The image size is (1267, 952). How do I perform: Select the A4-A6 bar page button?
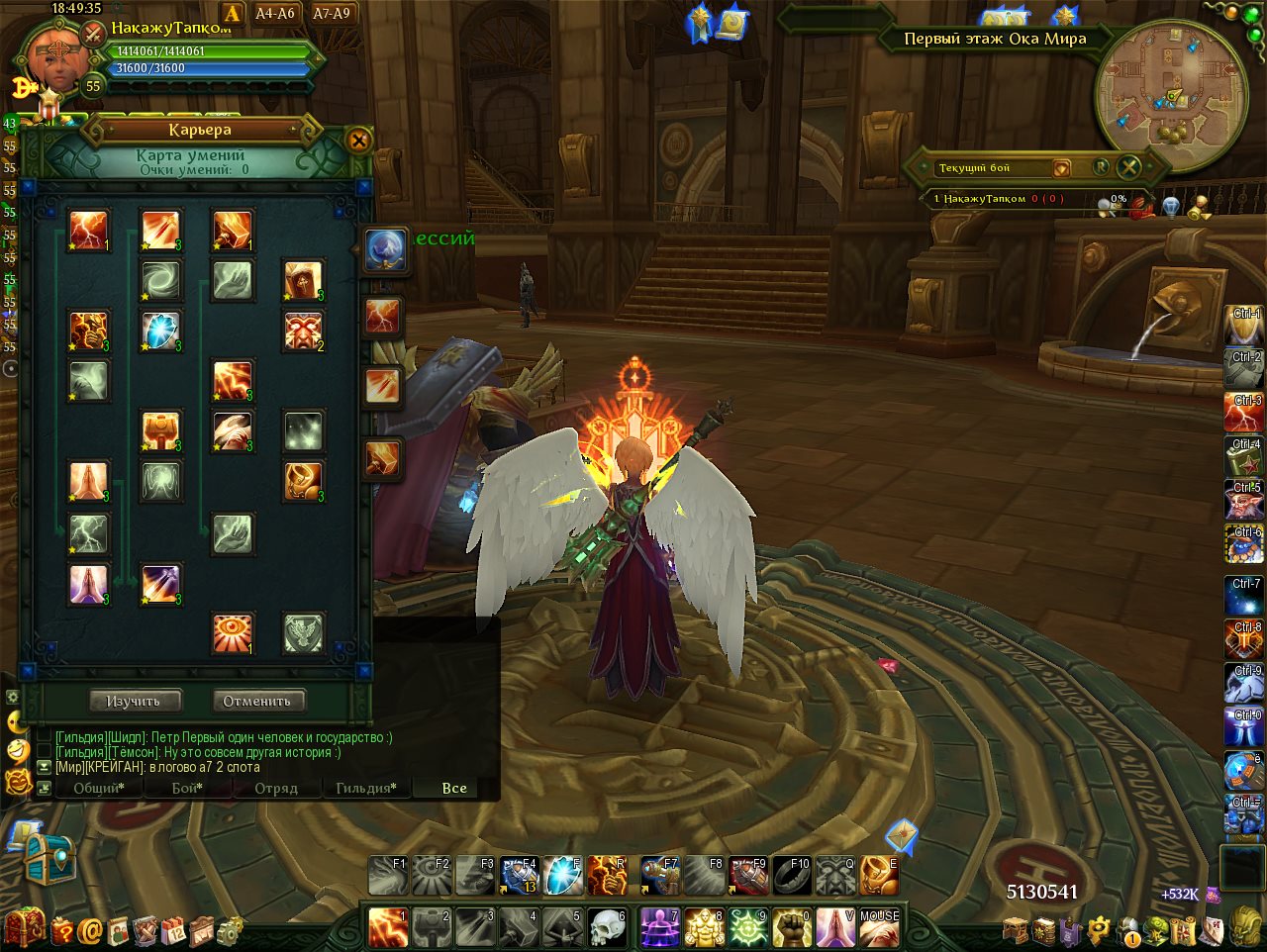click(275, 13)
